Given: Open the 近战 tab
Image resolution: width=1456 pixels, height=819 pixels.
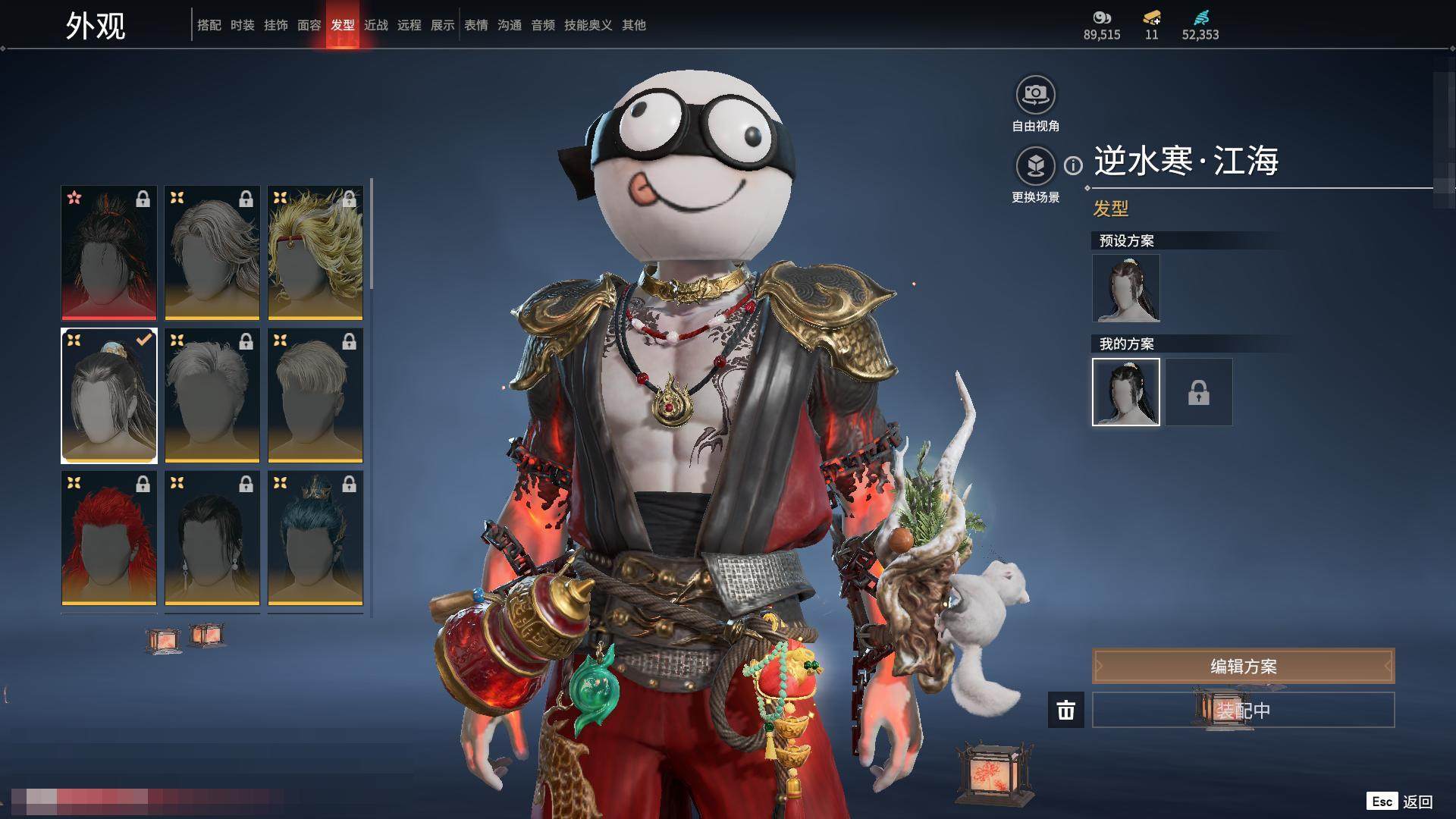Looking at the screenshot, I should [375, 25].
